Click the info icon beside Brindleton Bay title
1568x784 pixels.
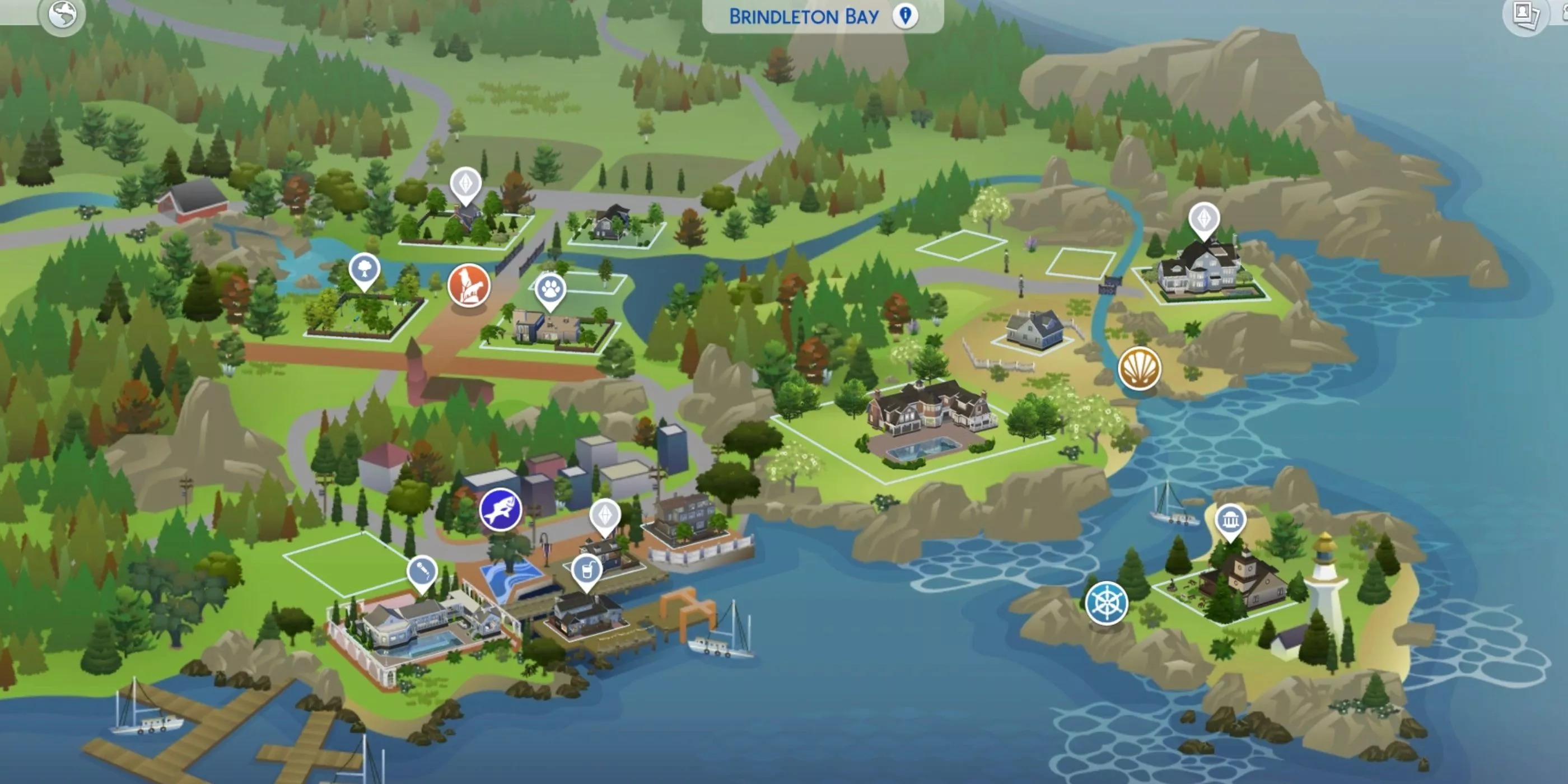click(x=907, y=16)
